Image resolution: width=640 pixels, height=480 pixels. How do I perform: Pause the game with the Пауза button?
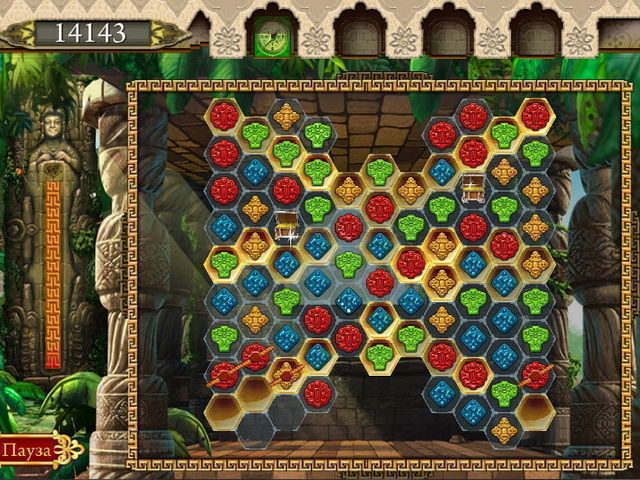[26, 448]
